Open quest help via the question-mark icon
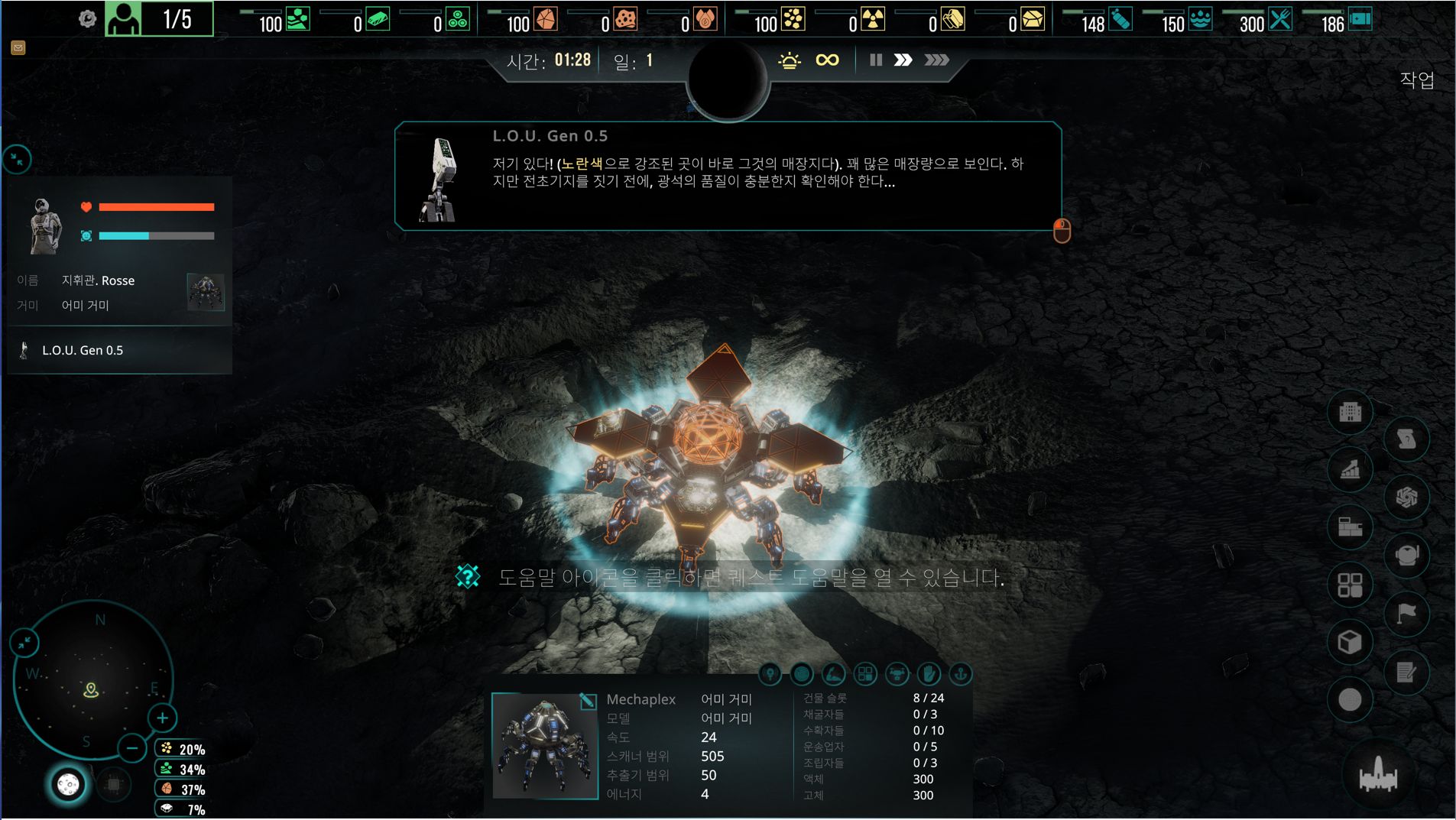Image resolution: width=1456 pixels, height=820 pixels. point(468,576)
